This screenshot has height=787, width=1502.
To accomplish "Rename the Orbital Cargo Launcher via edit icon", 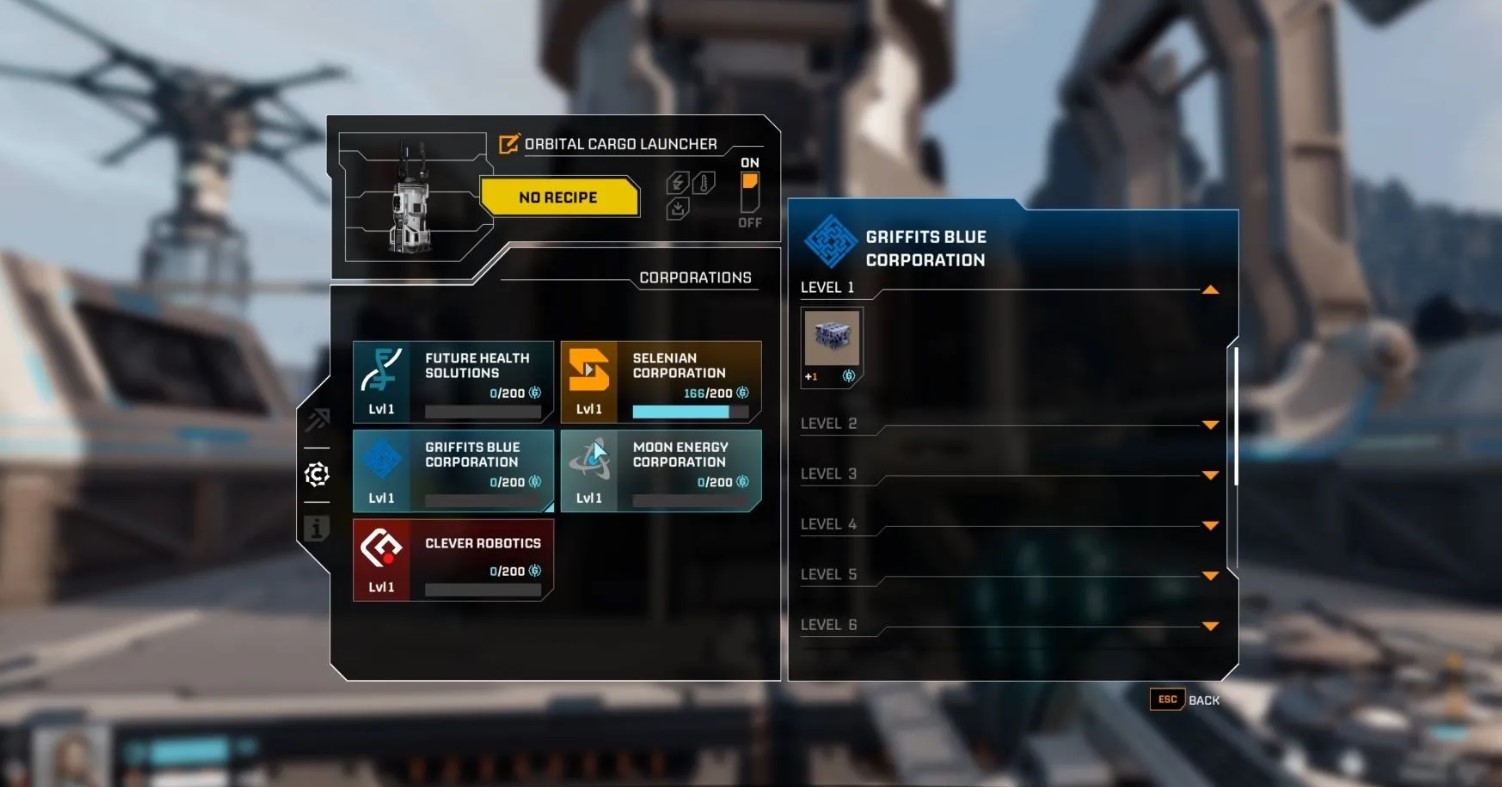I will (509, 144).
